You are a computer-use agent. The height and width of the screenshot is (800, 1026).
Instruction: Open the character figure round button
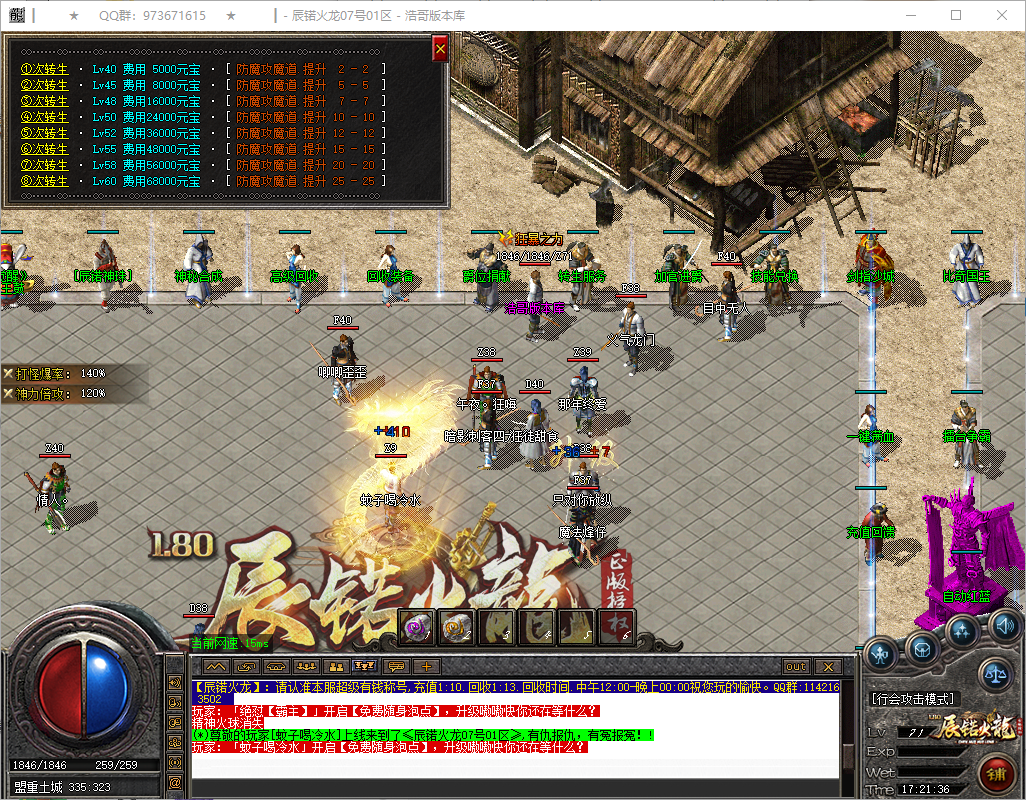pyautogui.click(x=880, y=655)
